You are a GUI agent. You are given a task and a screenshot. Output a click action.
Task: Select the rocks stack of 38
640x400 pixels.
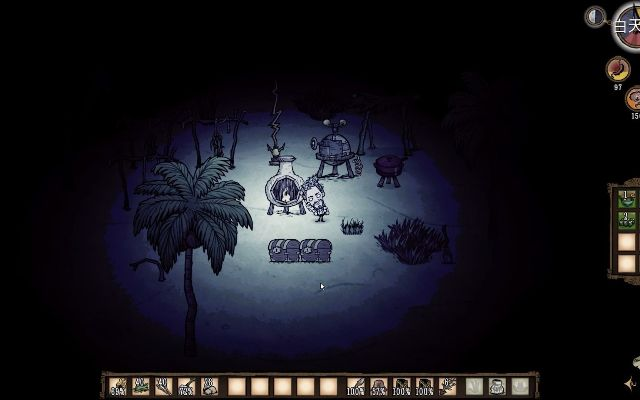[x=208, y=385]
